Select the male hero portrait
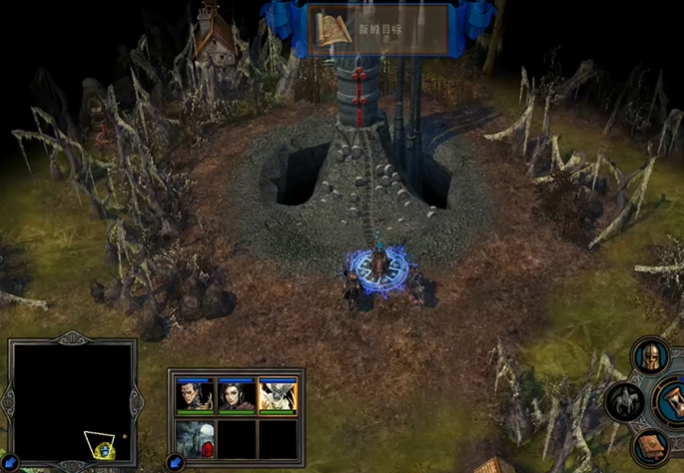Viewport: 684px width, 473px height. tap(195, 397)
